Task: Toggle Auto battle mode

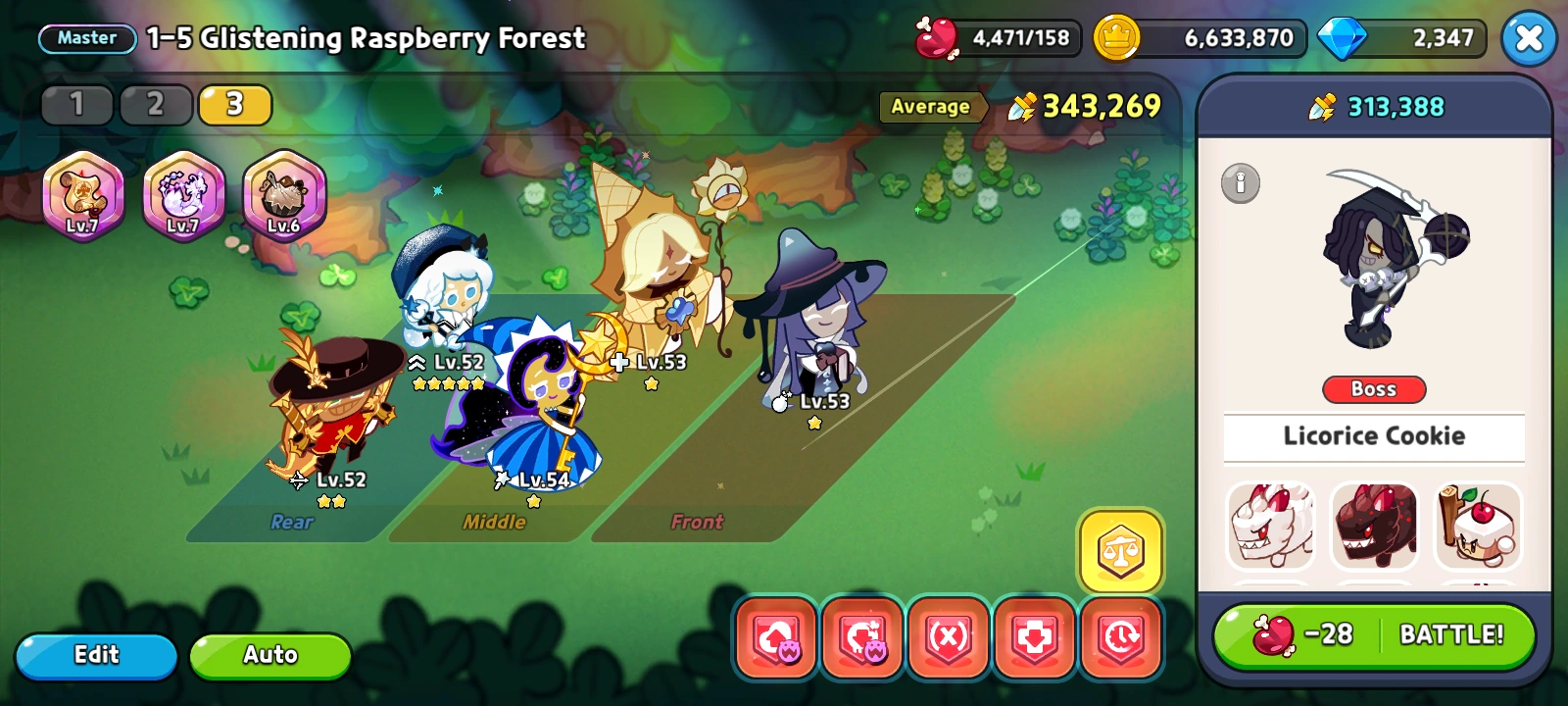Action: click(269, 654)
